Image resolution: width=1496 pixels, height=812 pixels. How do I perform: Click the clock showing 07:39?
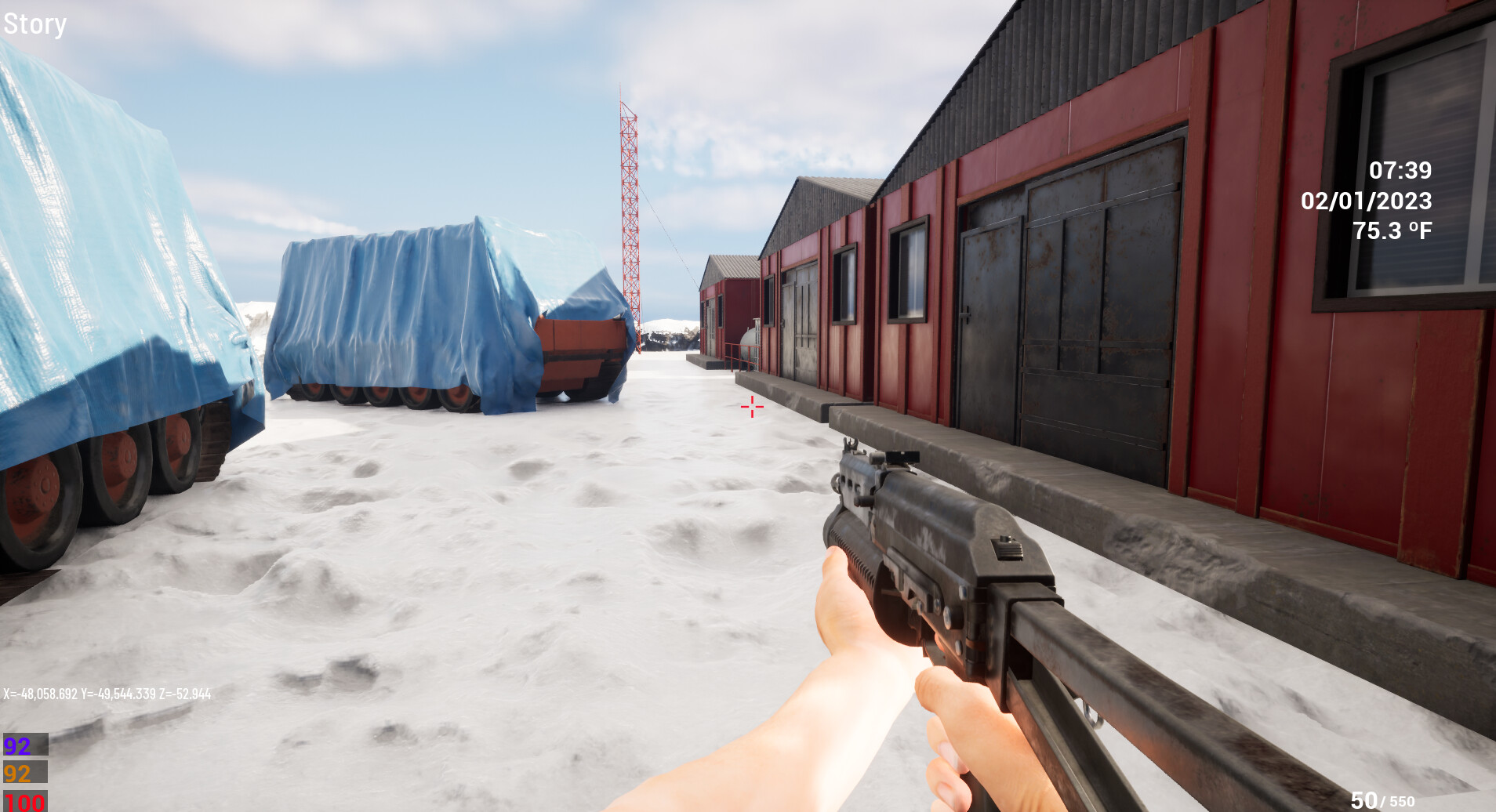1400,168
